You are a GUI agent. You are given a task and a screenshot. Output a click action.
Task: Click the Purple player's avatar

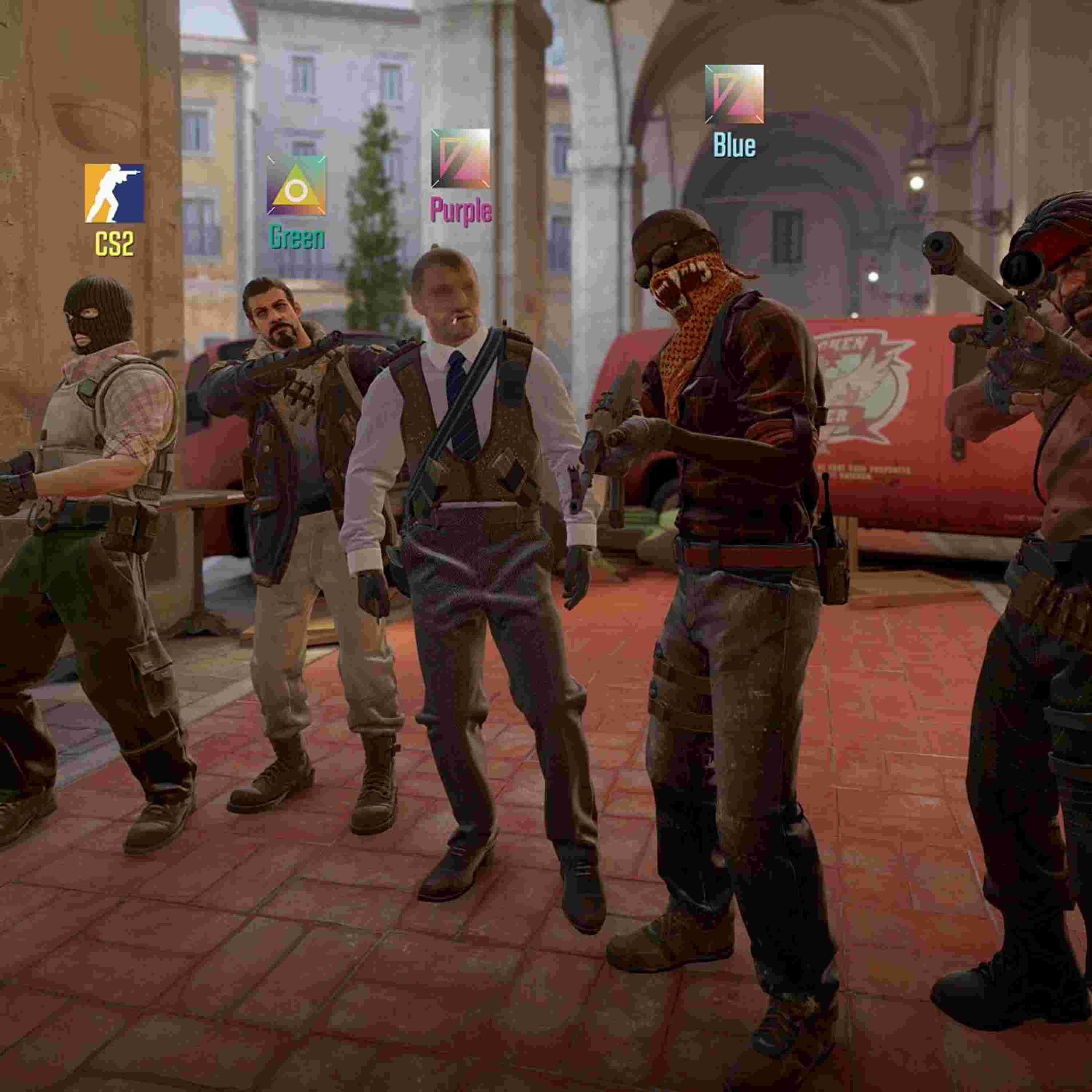[460, 158]
